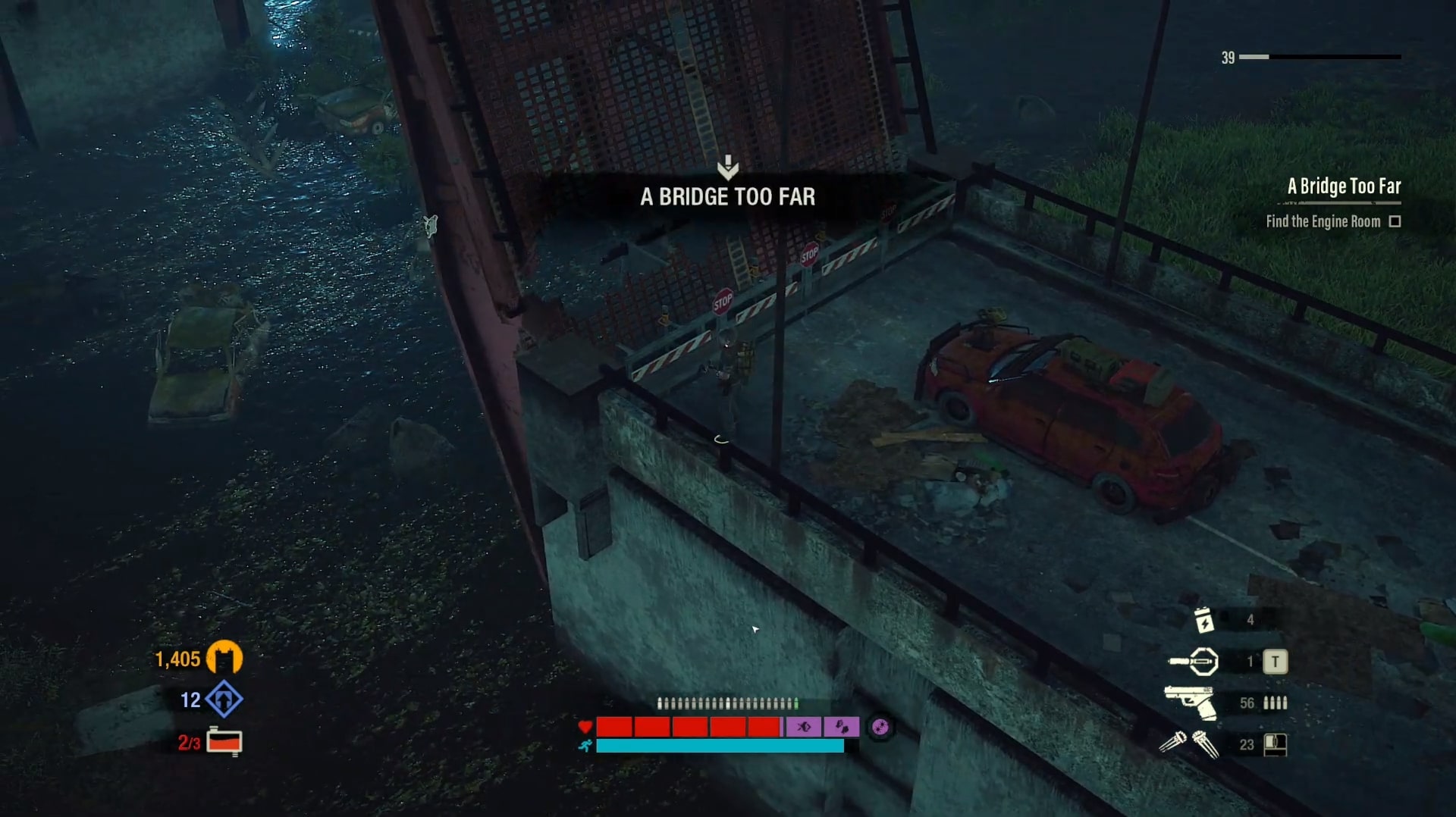Click the Find the Engine Room objective text
This screenshot has width=1456, height=817.
click(x=1323, y=221)
